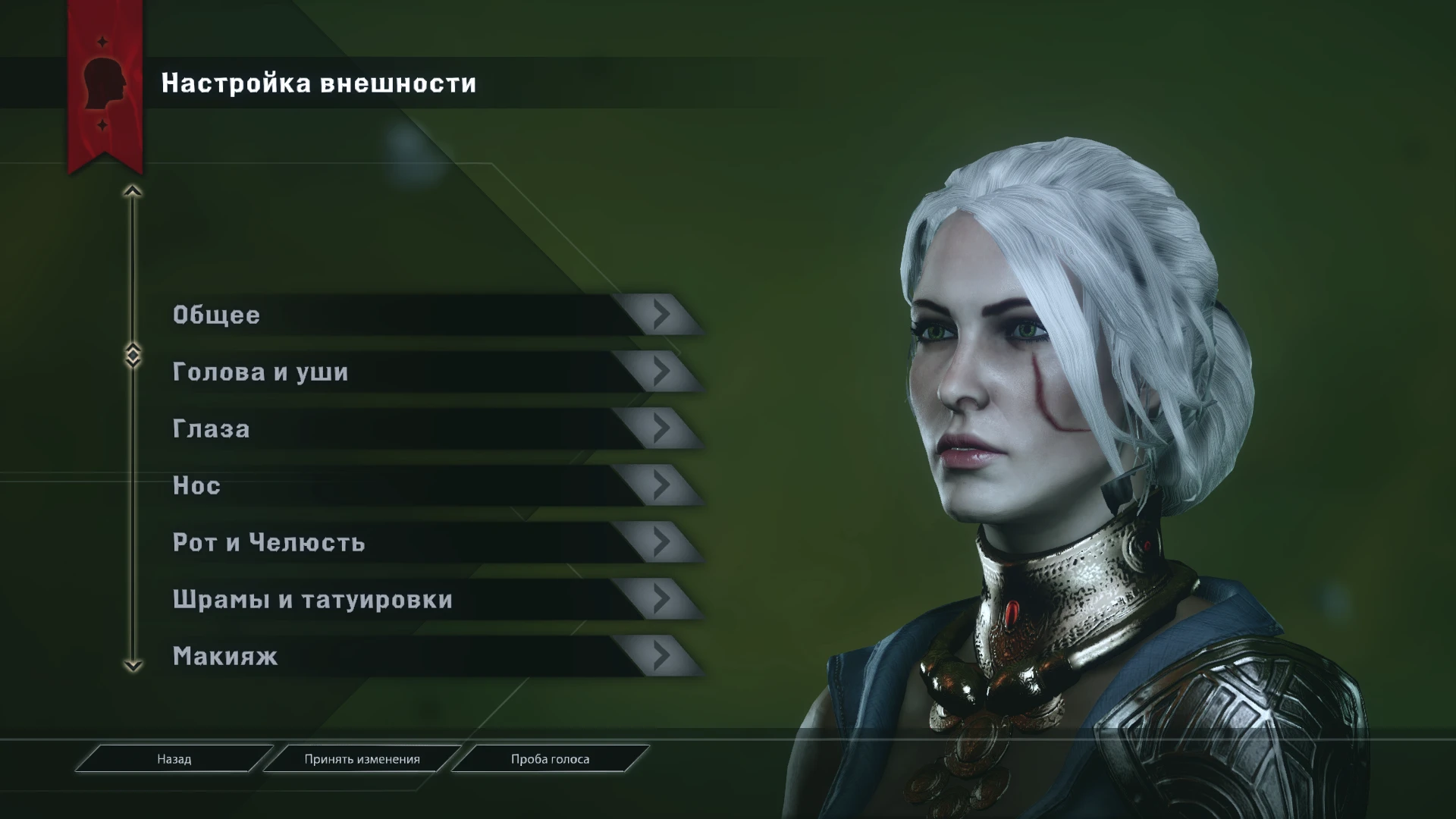
Task: Click the chevron arrow next to Нос
Action: tap(661, 485)
